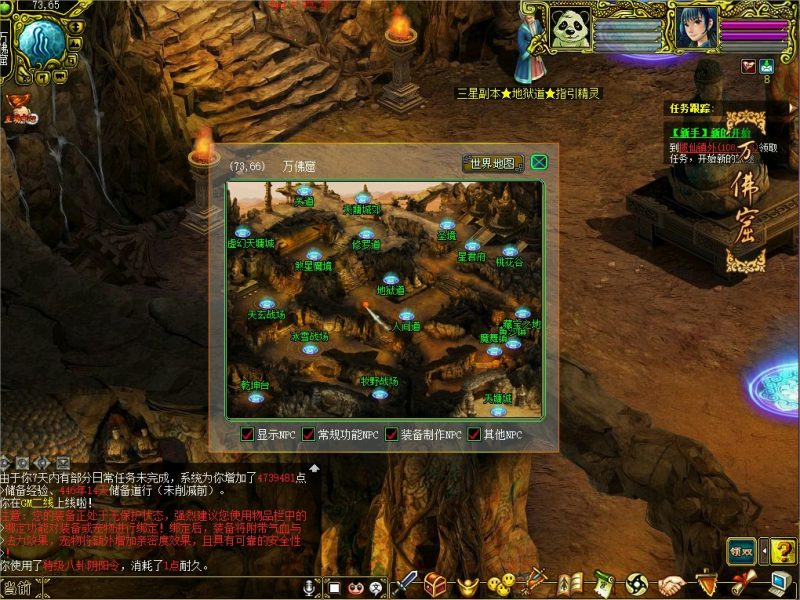Close the 万佛窟 map window
Viewport: 800px width, 600px height.
coord(539,162)
